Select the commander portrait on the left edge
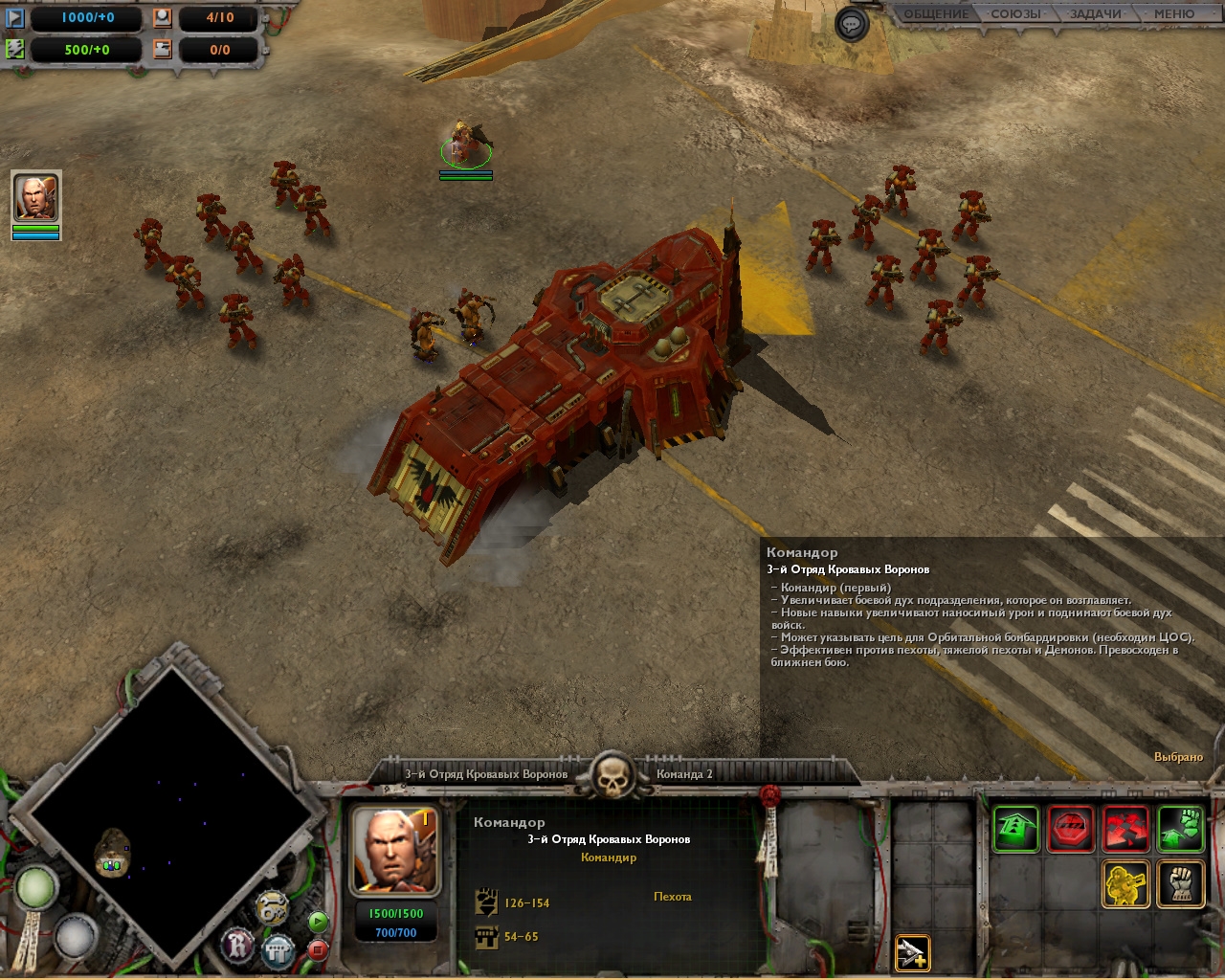Screen dimensions: 1225x980 pyautogui.click(x=36, y=198)
